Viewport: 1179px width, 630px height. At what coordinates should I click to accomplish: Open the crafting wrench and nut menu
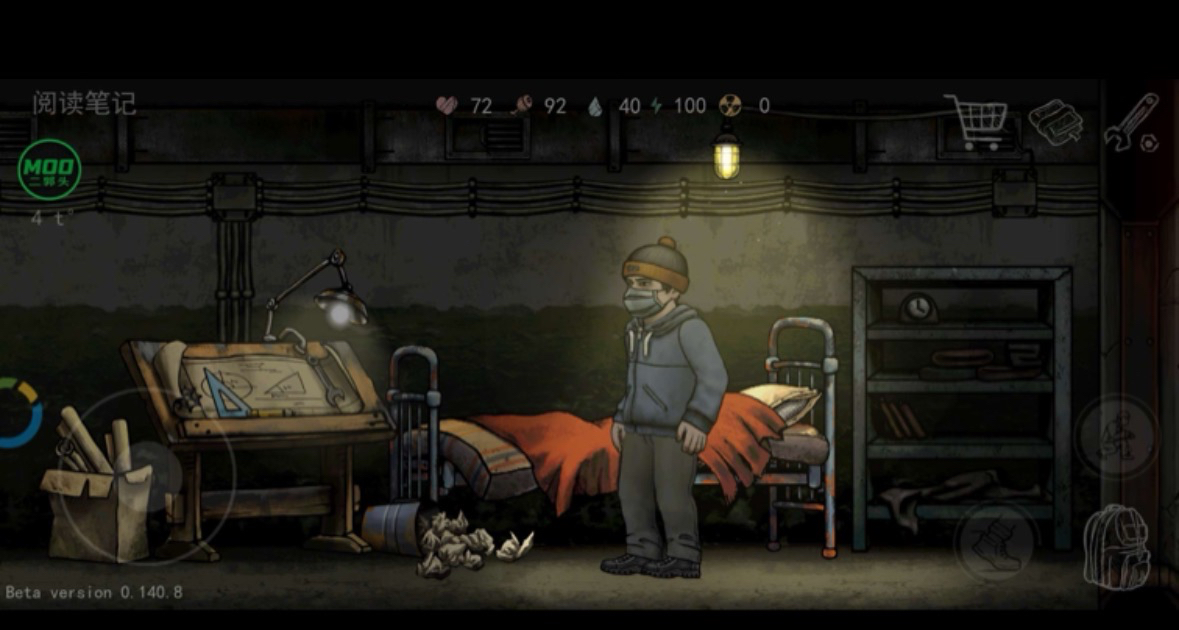click(x=1133, y=123)
